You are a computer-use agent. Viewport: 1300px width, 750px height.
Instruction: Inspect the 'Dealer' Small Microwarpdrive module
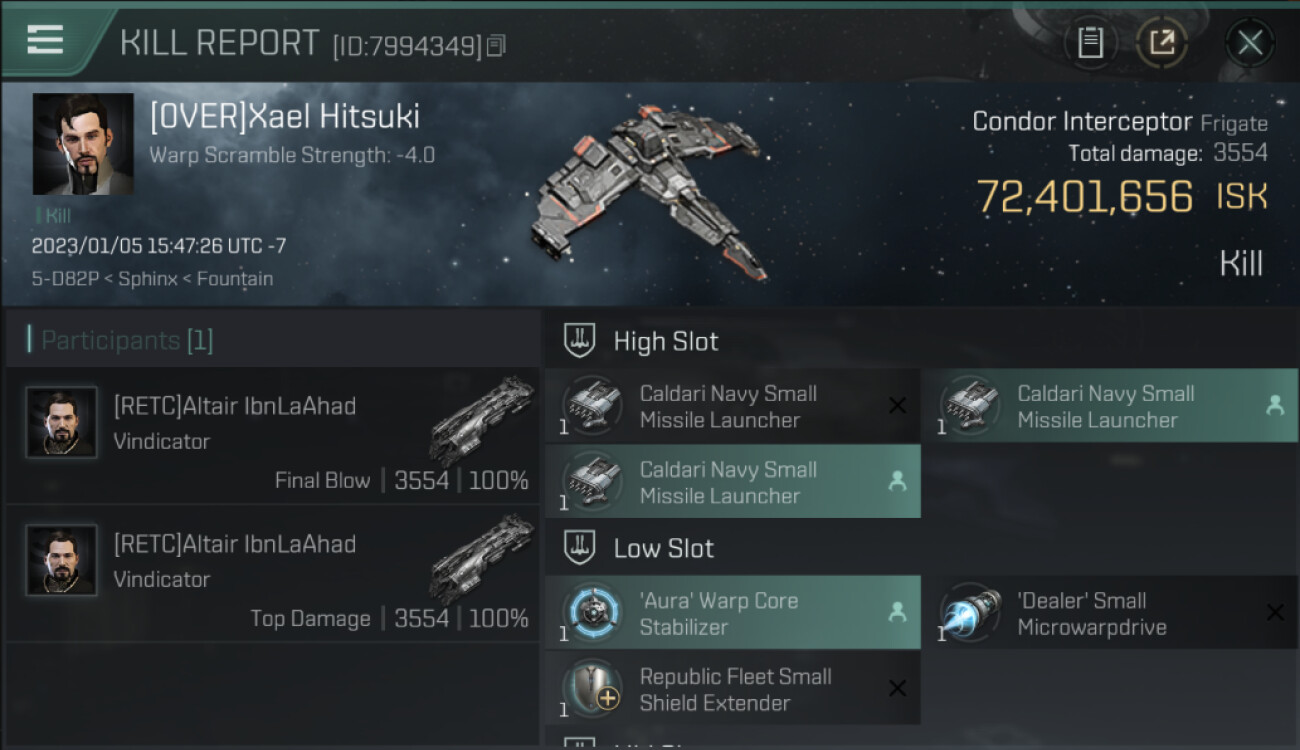coord(1109,613)
